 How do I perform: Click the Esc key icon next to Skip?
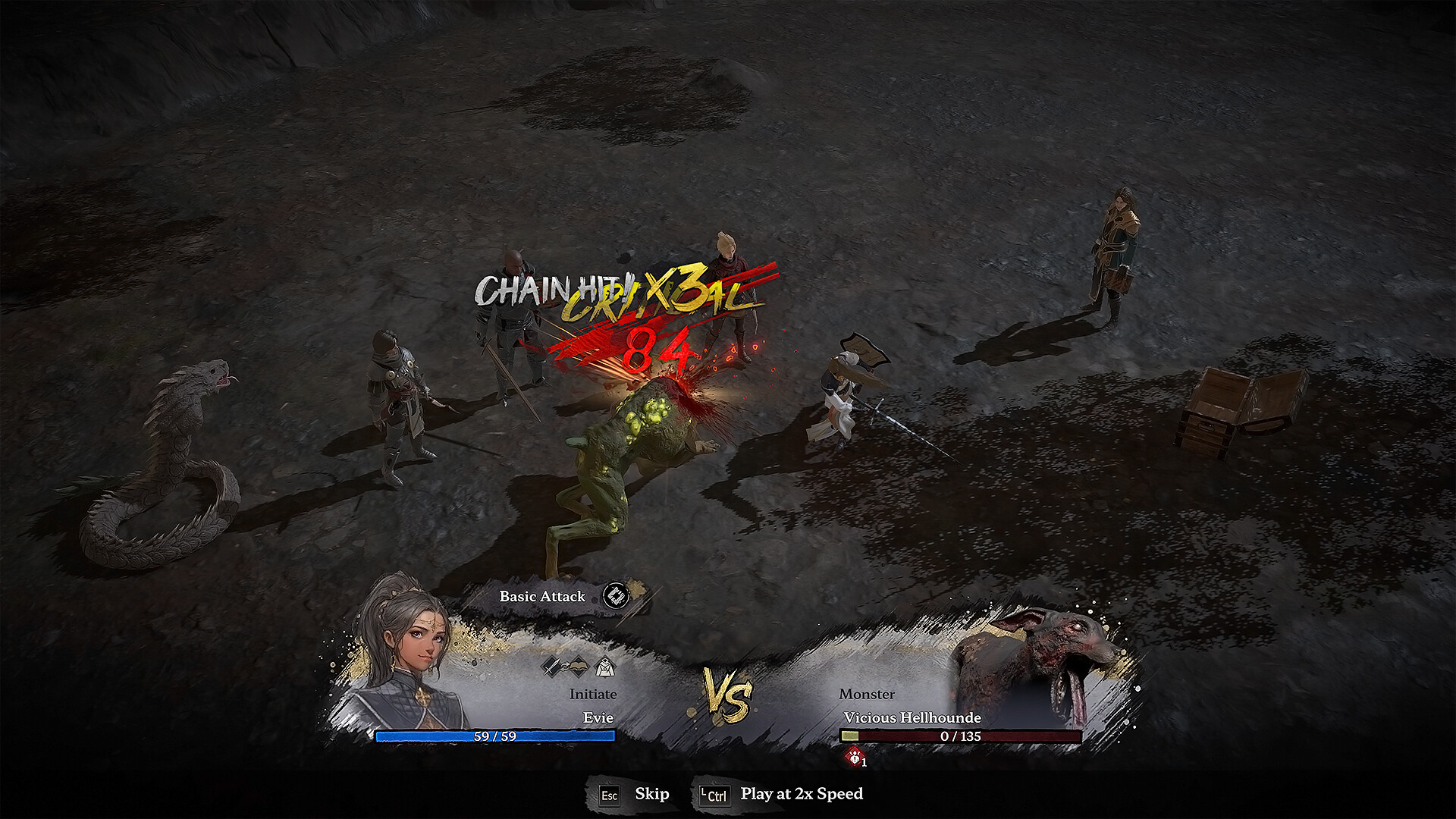610,795
